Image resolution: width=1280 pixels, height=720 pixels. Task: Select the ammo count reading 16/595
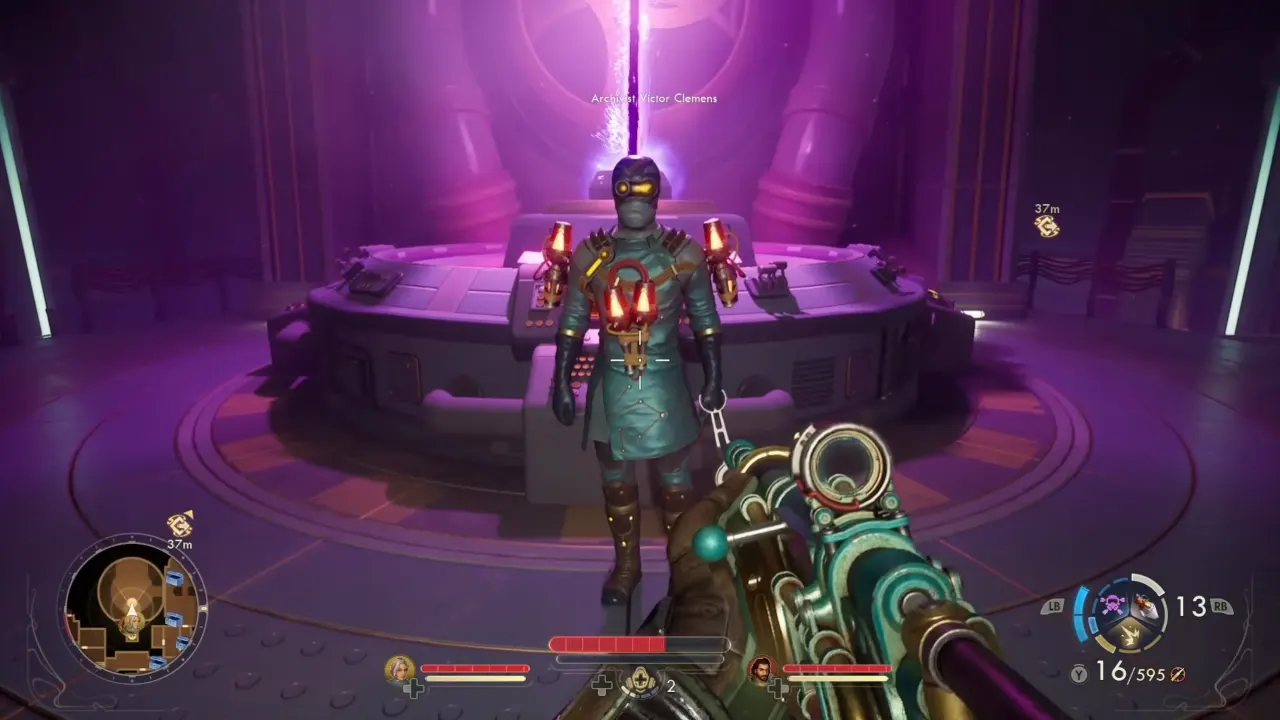pyautogui.click(x=1129, y=672)
